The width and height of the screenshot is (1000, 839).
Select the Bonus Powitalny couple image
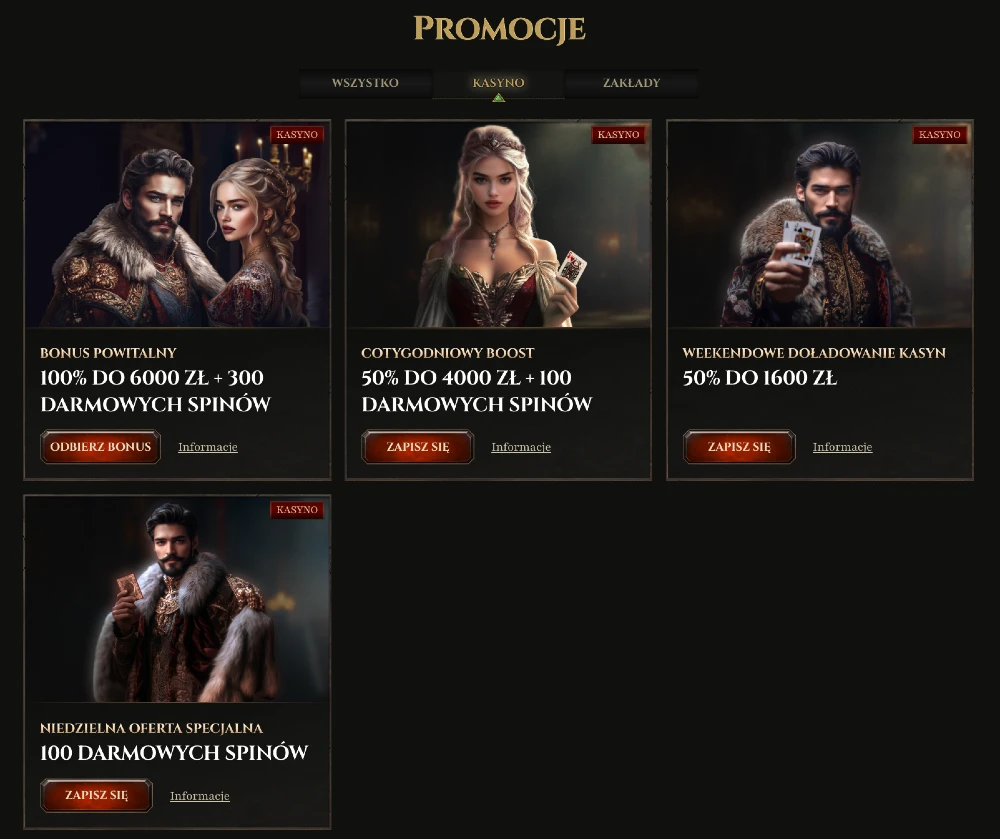(x=177, y=225)
